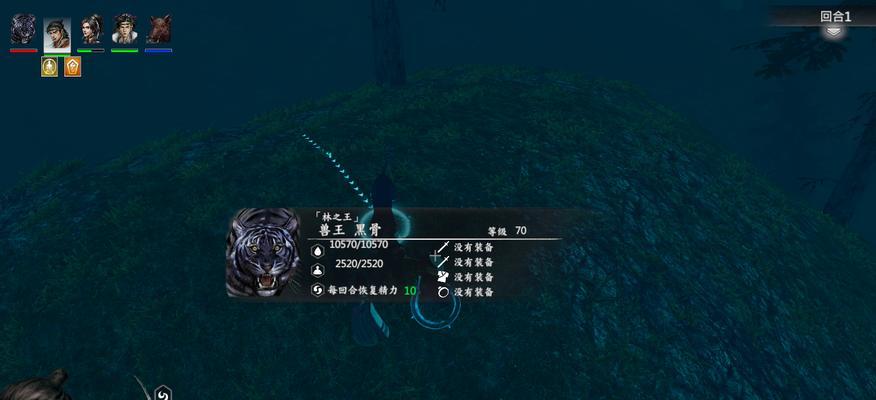The image size is (876, 400).
Task: Inspect the yellow figure status buff icon
Action: [x=49, y=66]
